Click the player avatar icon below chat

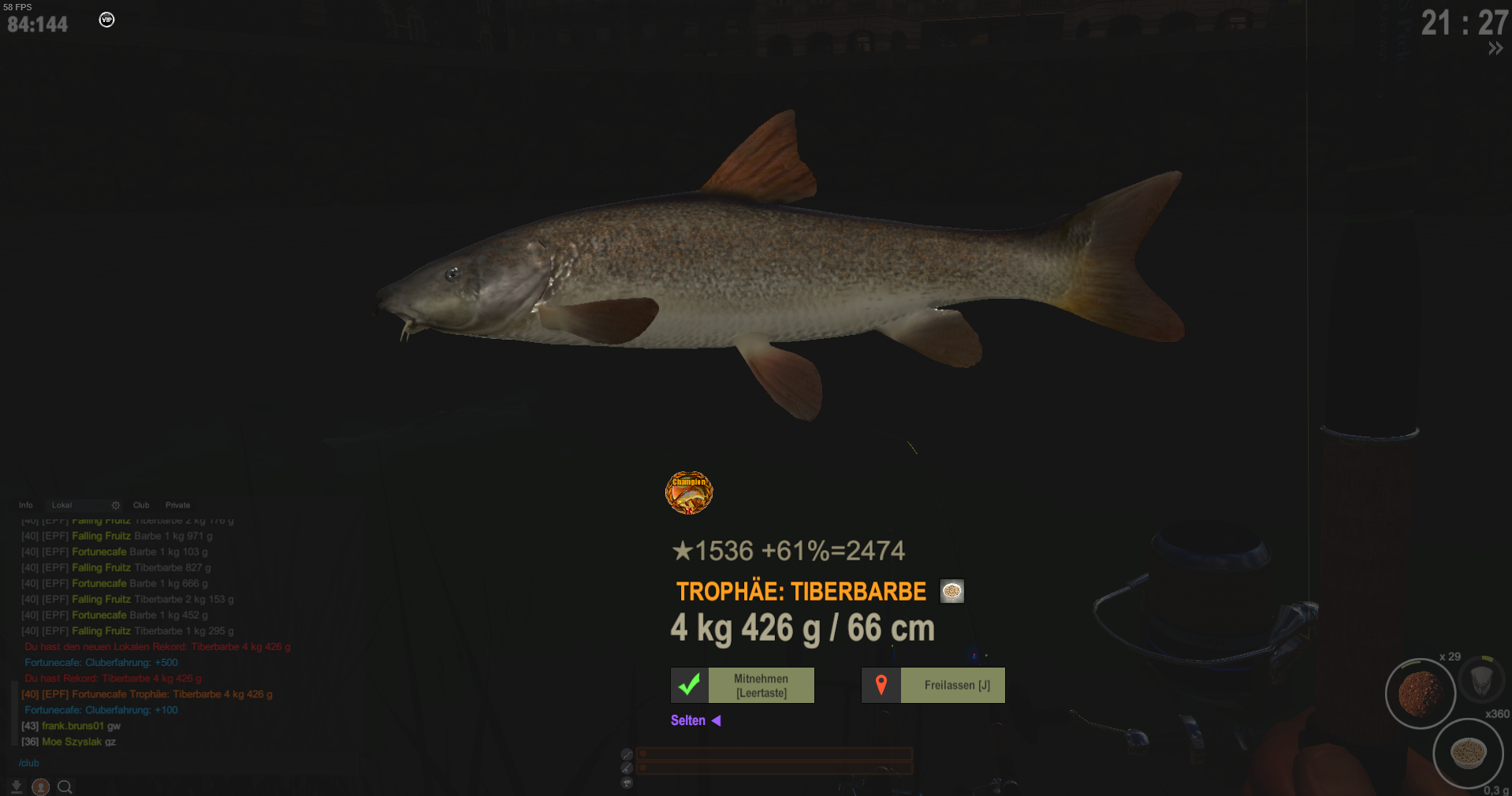click(x=40, y=787)
